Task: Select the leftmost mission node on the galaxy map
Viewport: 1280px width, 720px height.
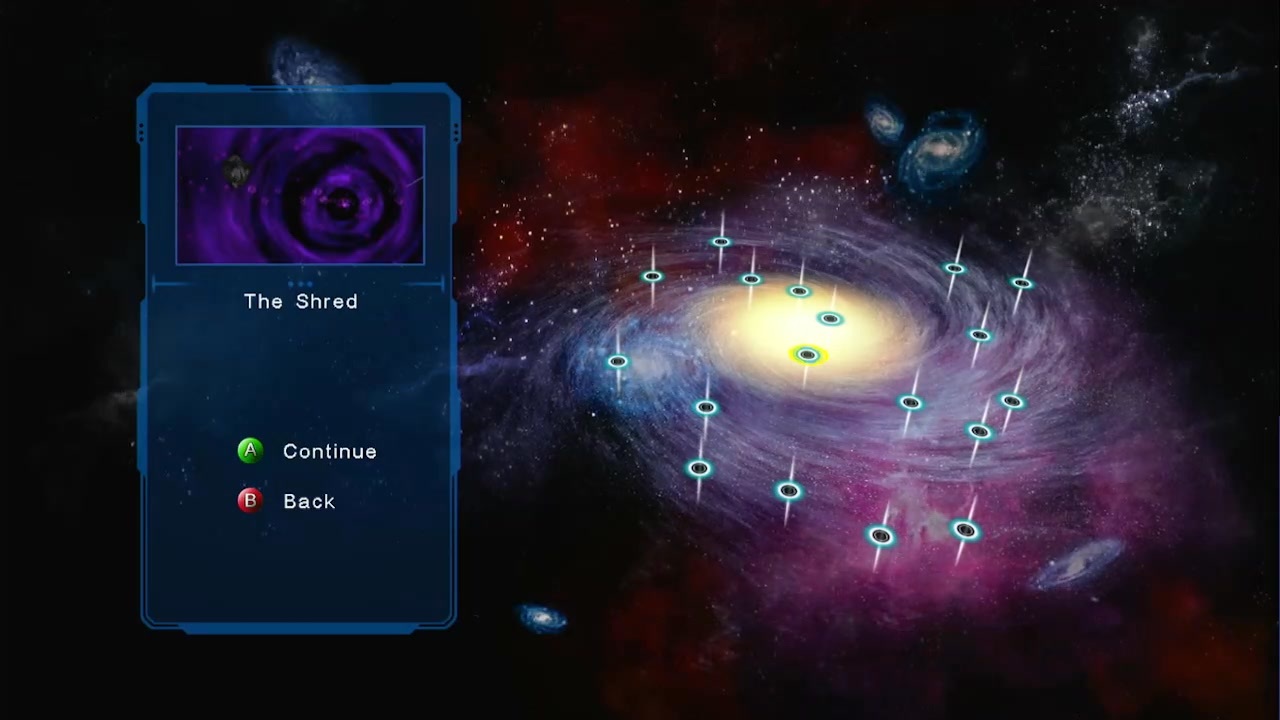Action: [x=618, y=362]
